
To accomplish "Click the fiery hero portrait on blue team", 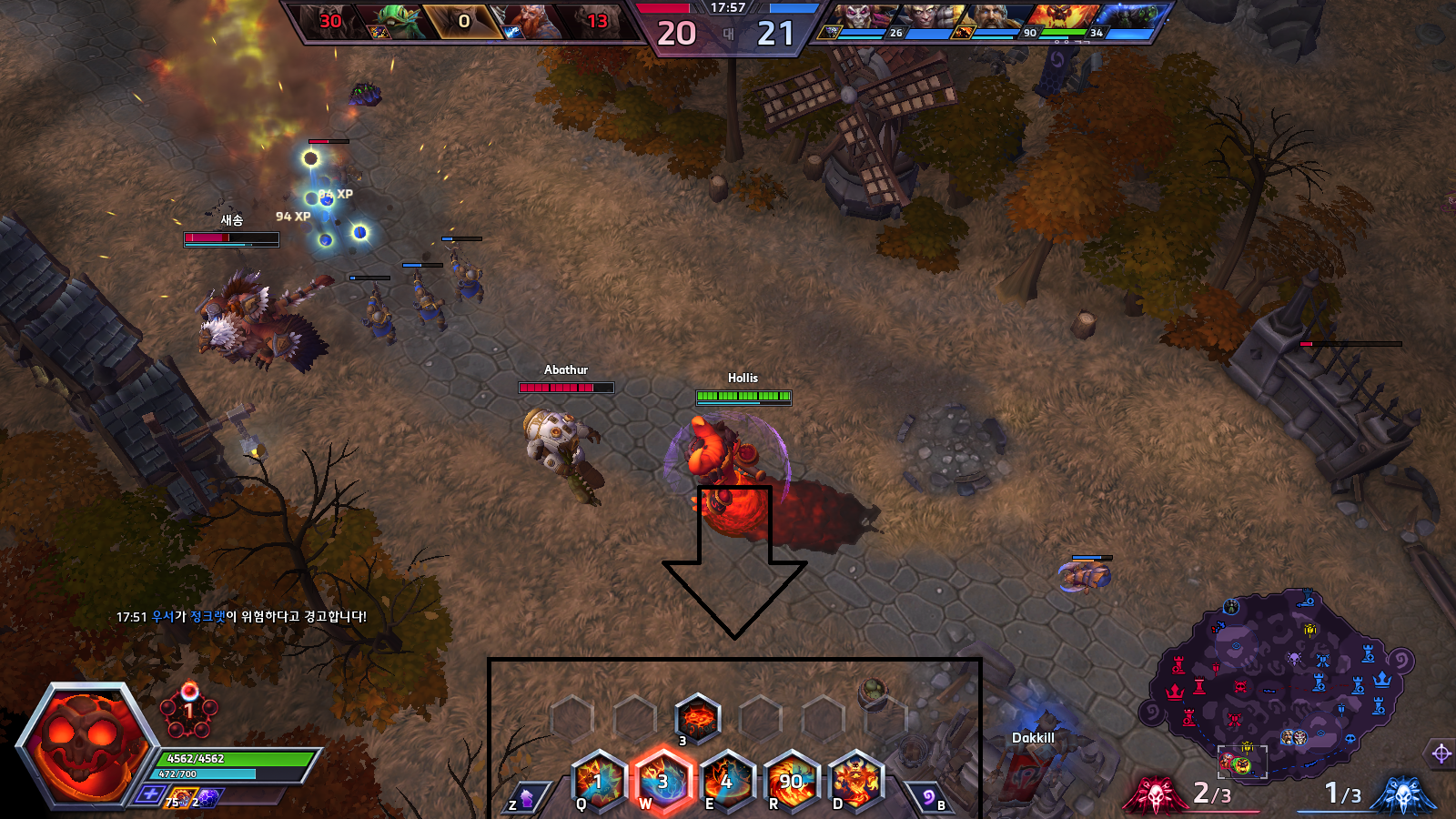I will coord(1063,18).
